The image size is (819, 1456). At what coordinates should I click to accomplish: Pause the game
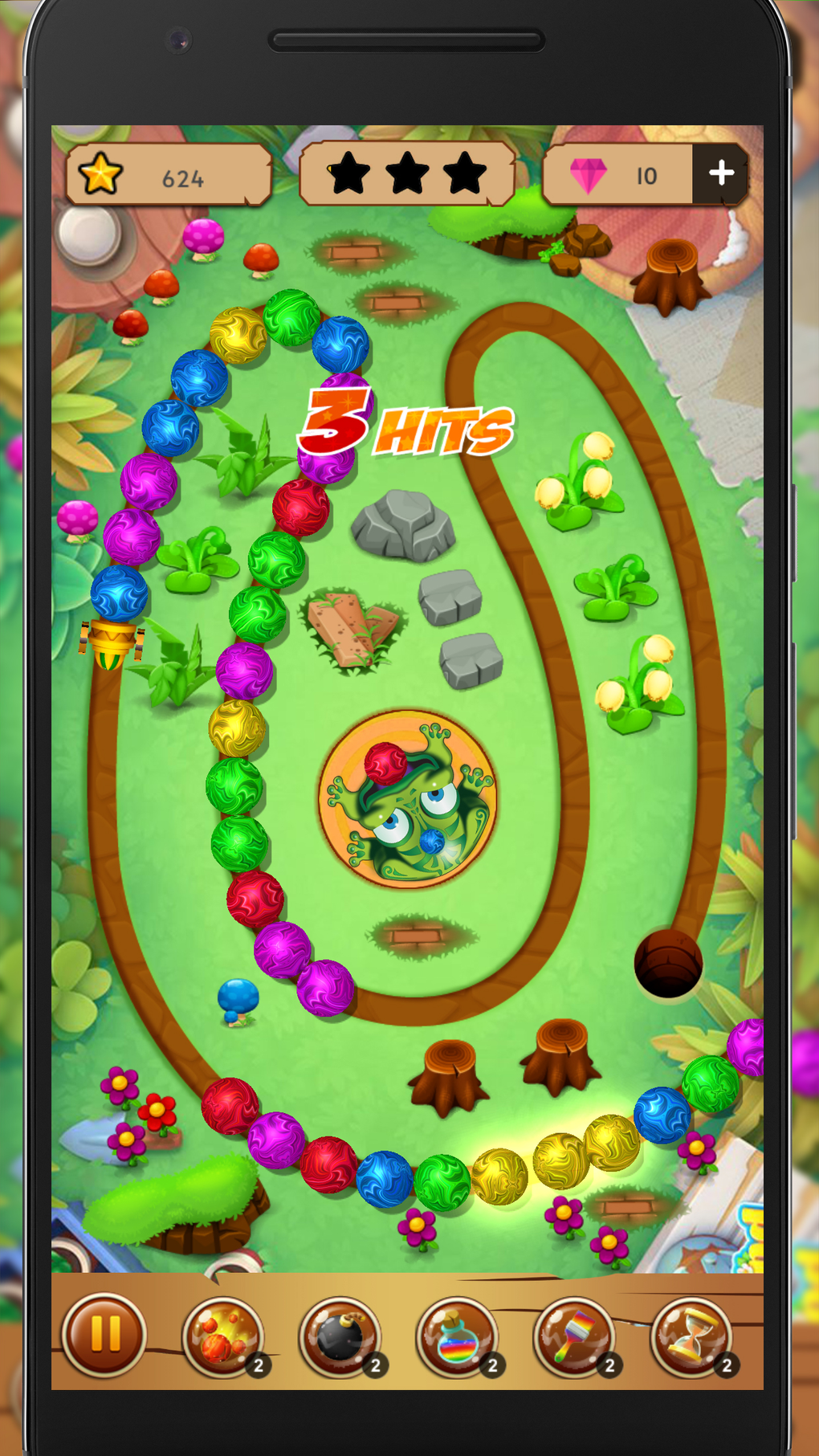coord(104,1334)
